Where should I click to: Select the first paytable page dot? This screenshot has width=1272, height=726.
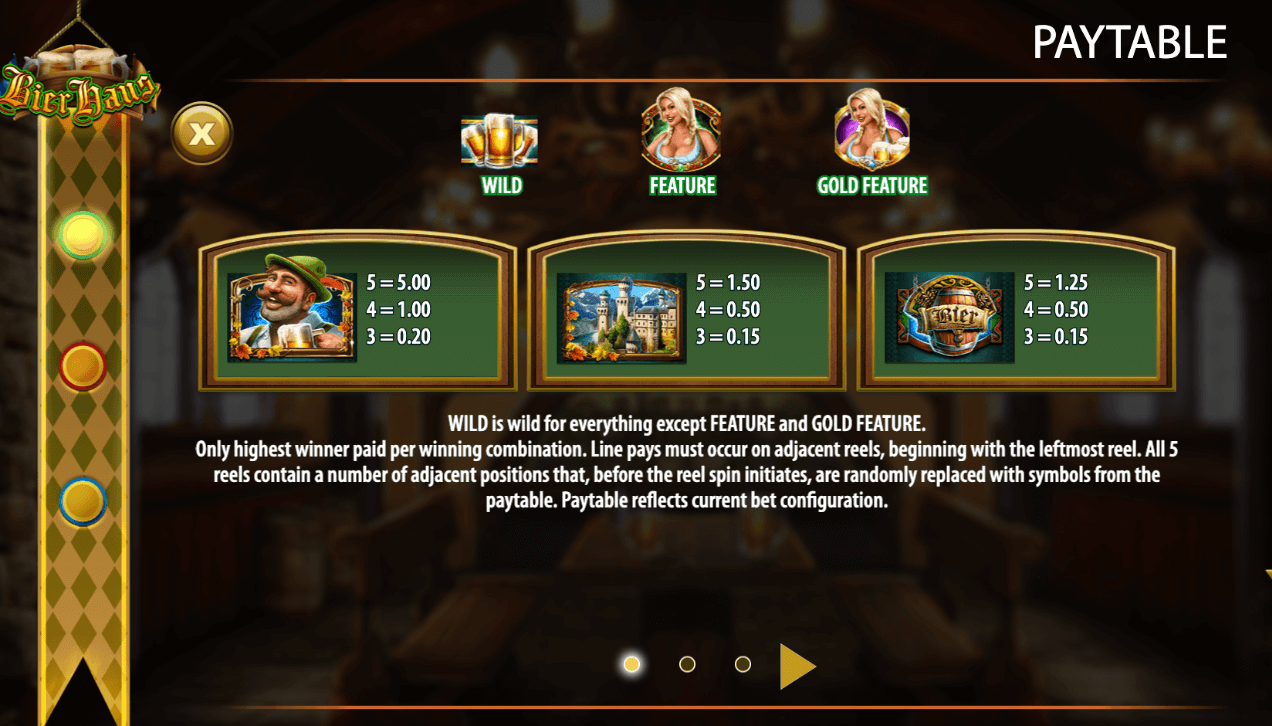pyautogui.click(x=631, y=664)
